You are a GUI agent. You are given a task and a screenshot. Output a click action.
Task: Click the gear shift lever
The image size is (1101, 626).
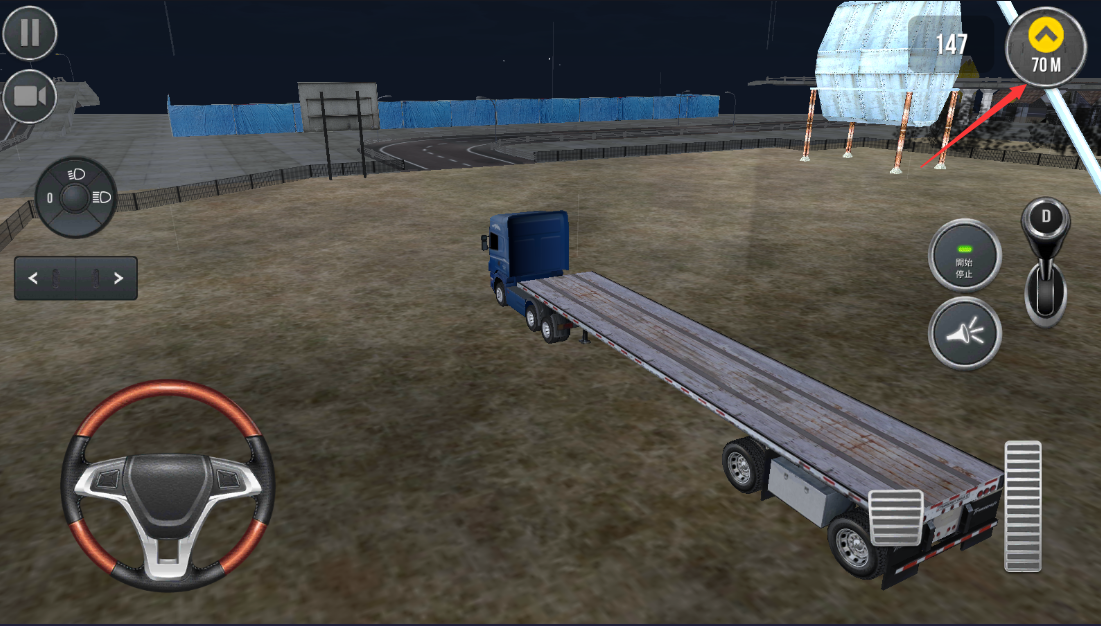click(x=1046, y=262)
